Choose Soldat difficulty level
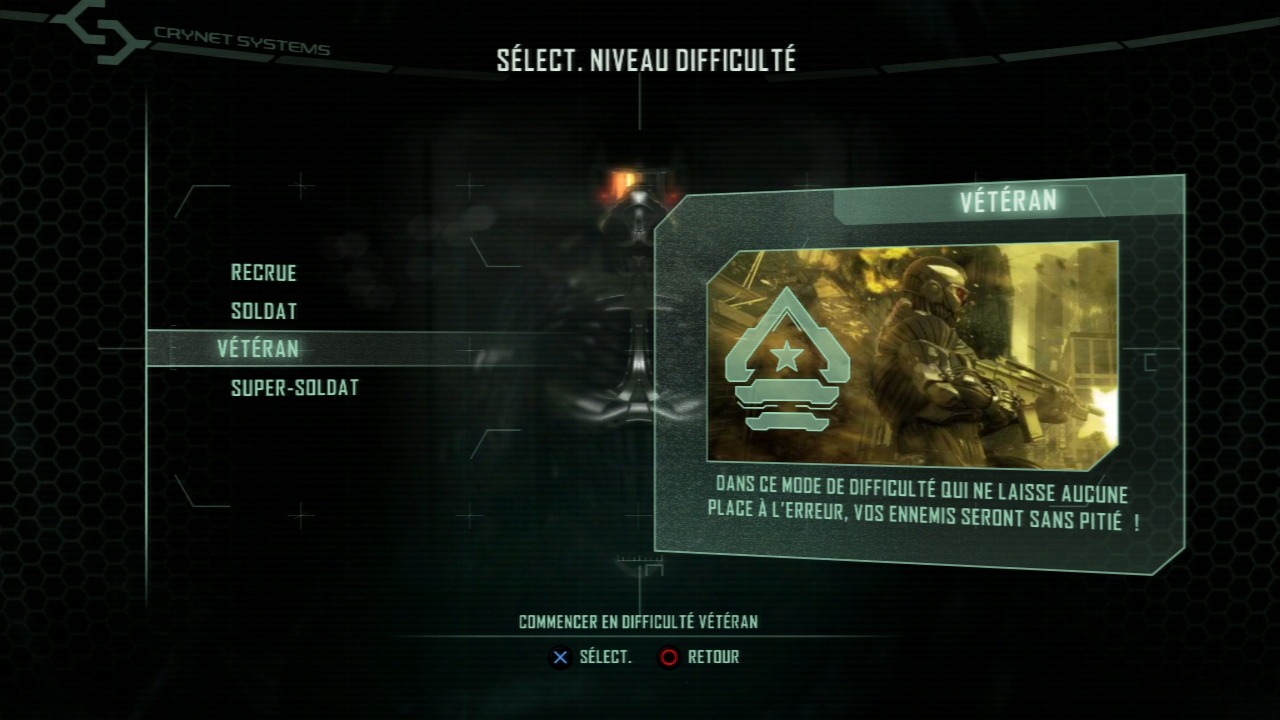Screen dimensions: 1280x720 (264, 311)
